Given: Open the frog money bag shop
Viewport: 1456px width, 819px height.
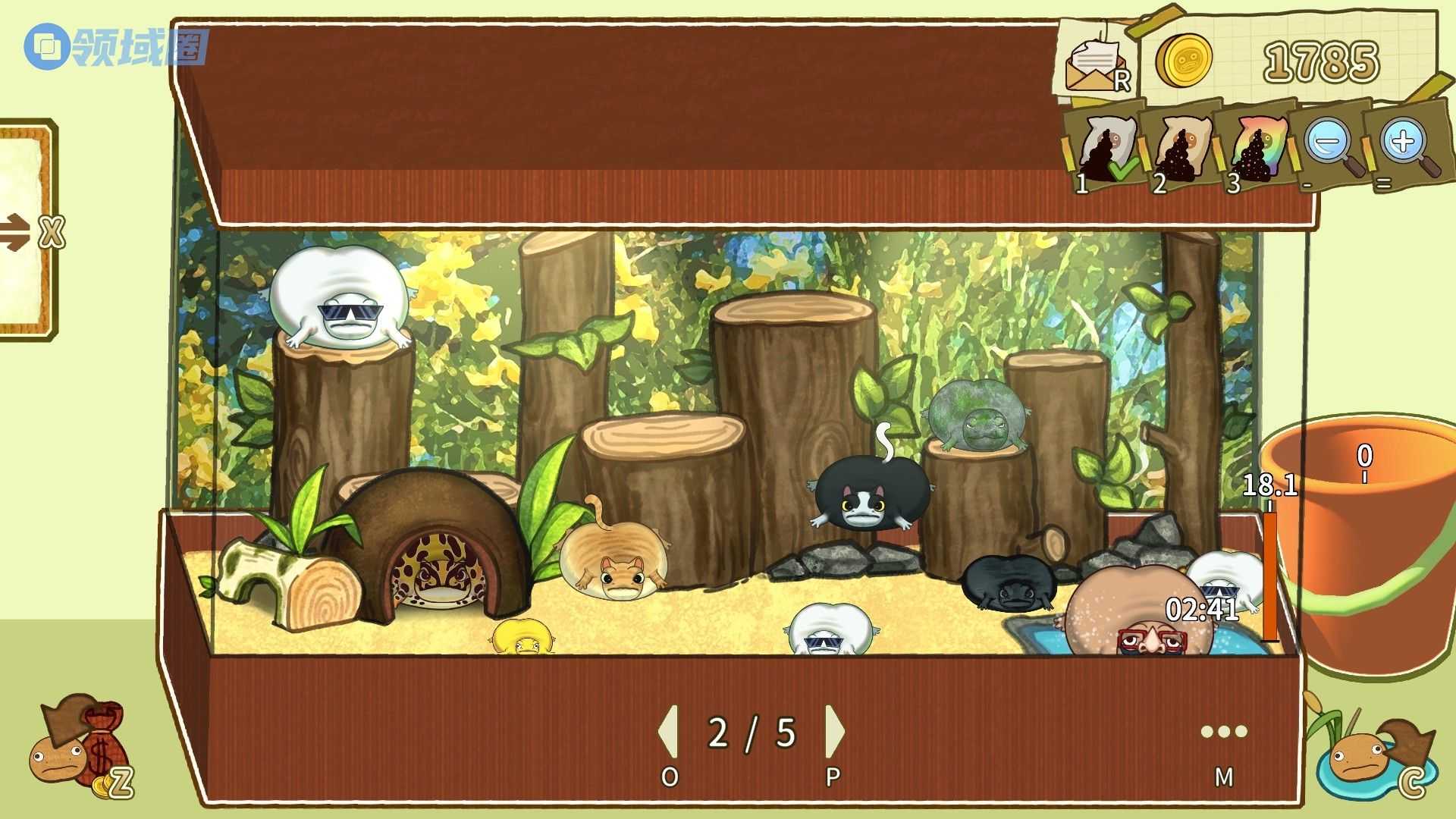Looking at the screenshot, I should pos(80,747).
